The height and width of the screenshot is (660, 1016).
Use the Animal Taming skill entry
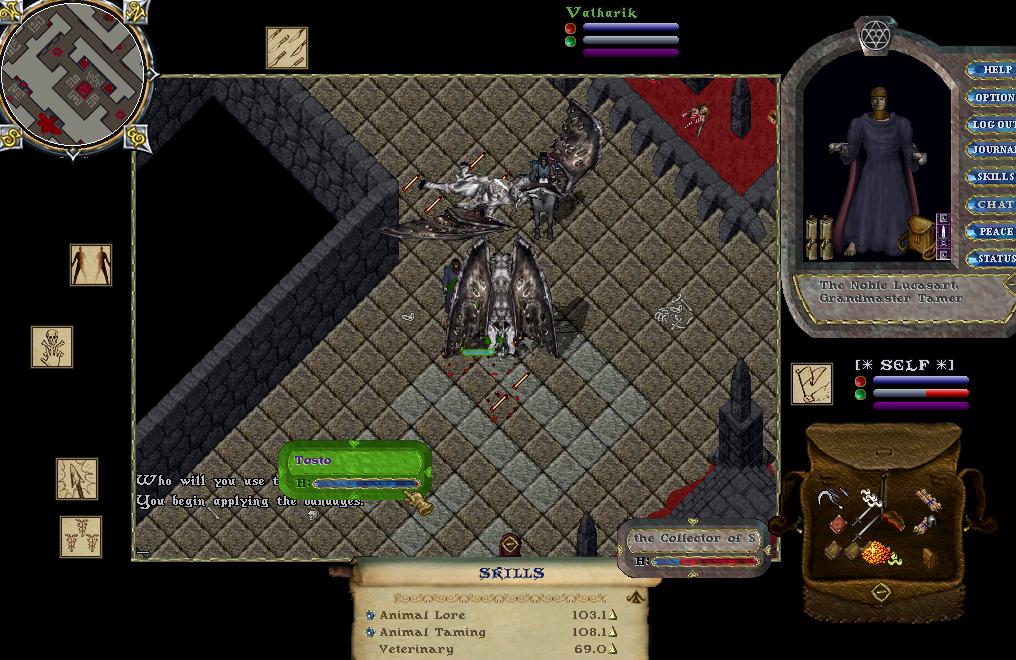[x=432, y=632]
